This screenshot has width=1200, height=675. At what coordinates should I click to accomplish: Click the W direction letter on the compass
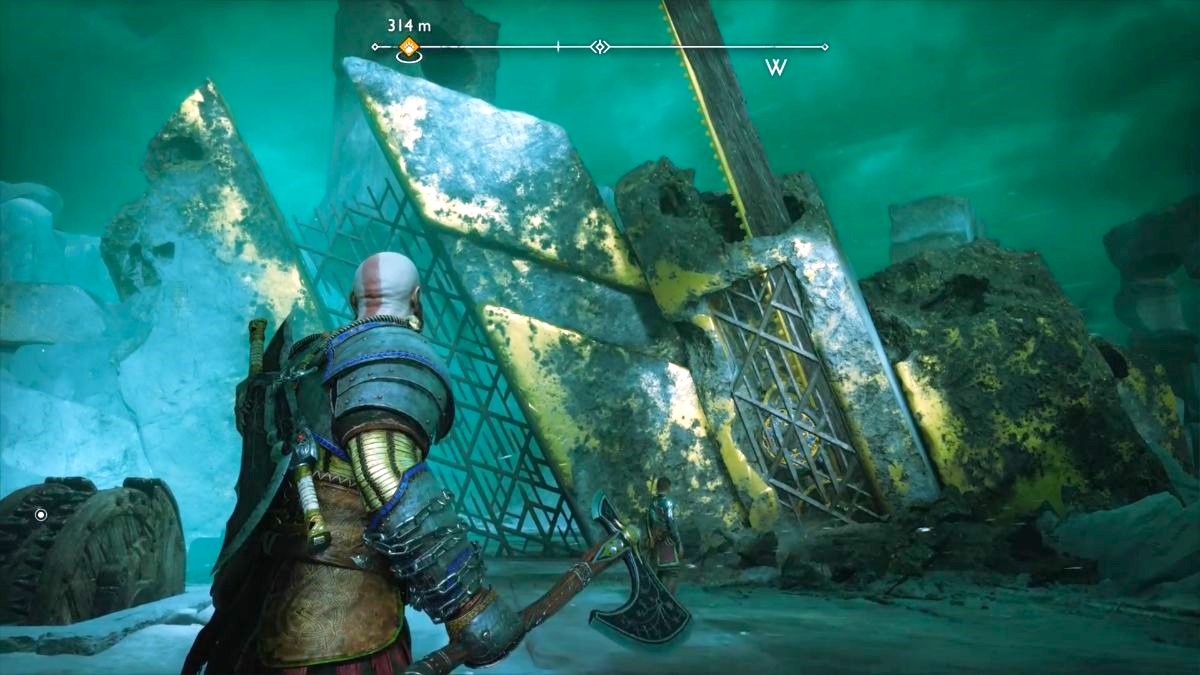point(776,68)
